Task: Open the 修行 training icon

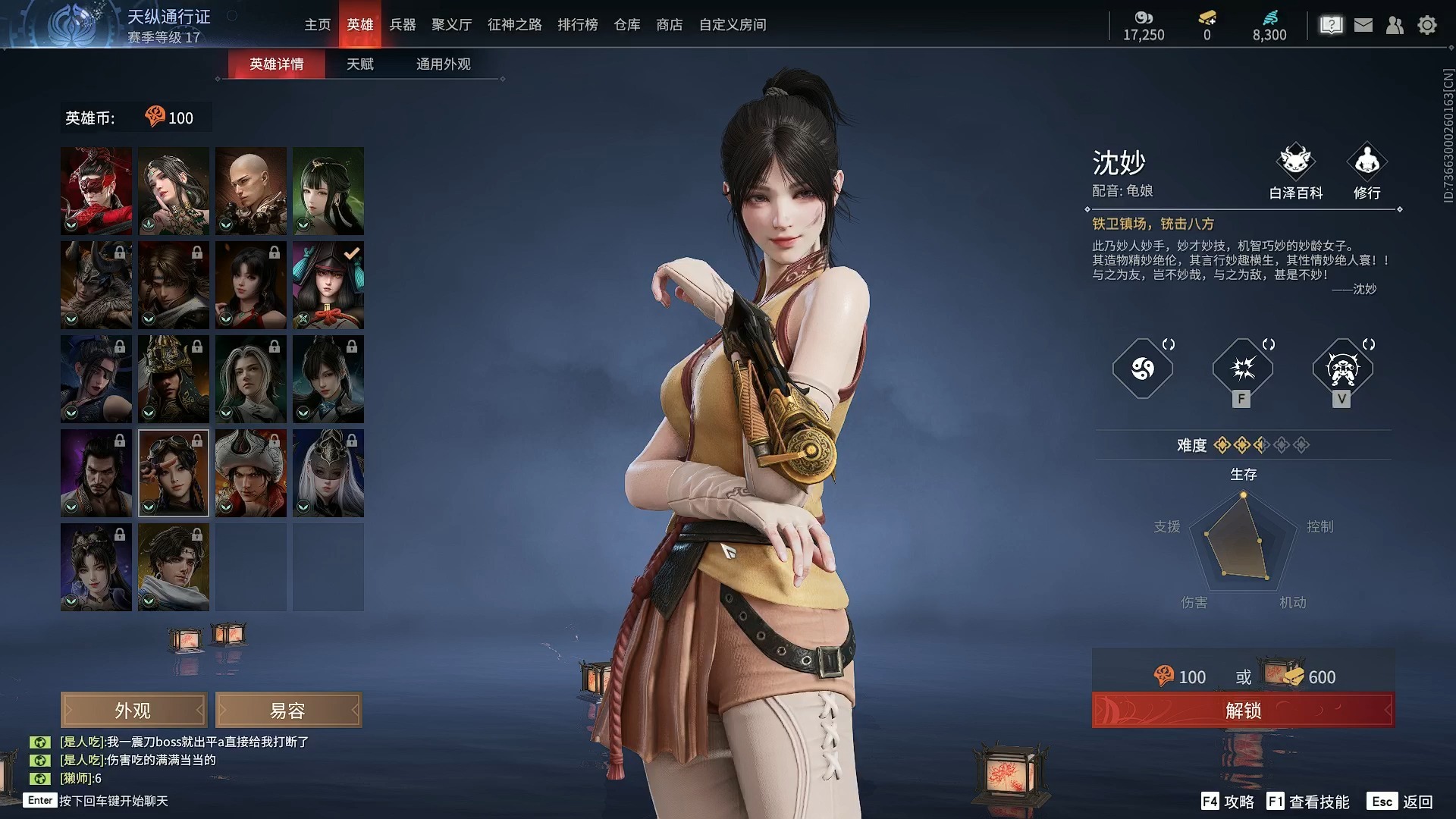Action: click(1367, 171)
